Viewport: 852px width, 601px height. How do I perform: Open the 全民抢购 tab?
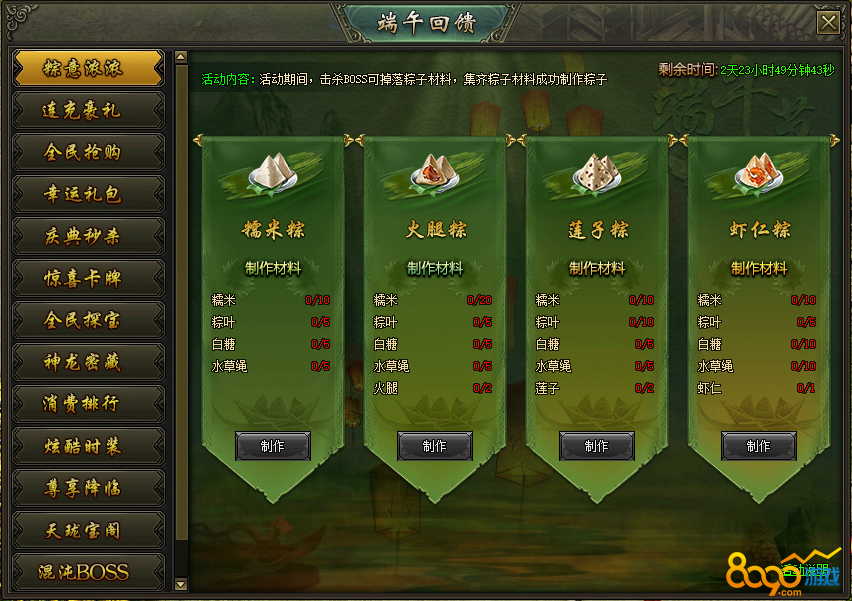88,152
